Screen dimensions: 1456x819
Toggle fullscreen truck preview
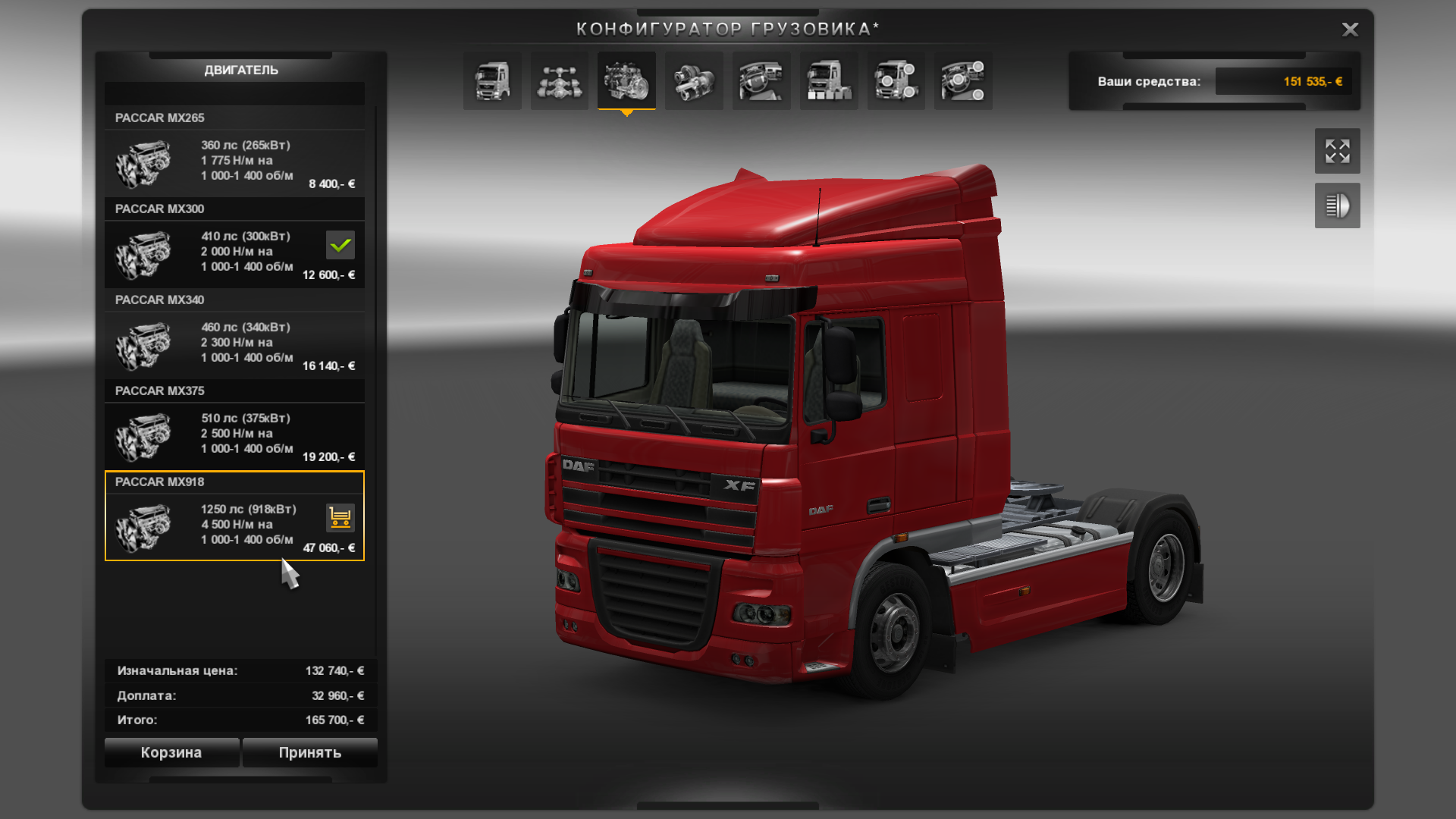pyautogui.click(x=1337, y=151)
